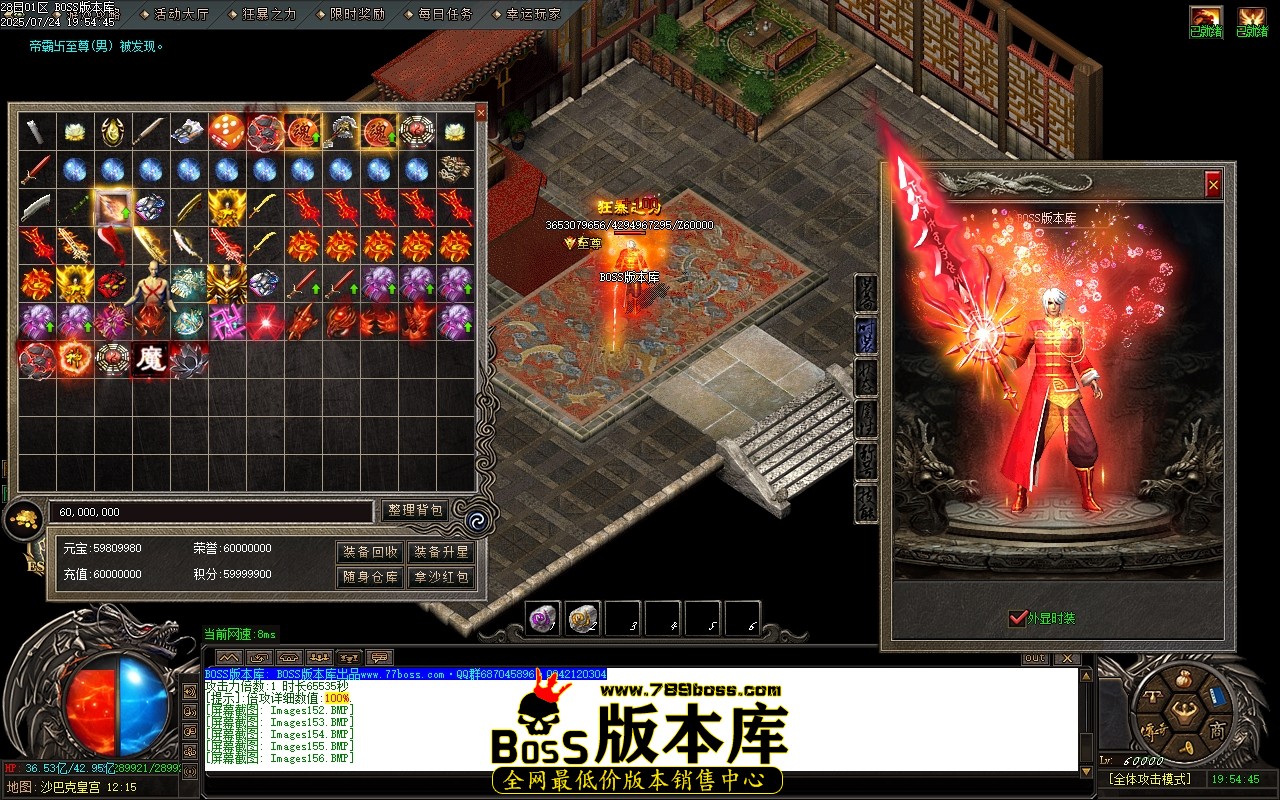Open the money bag icon in the menu wheel
The image size is (1280, 800).
click(1184, 679)
